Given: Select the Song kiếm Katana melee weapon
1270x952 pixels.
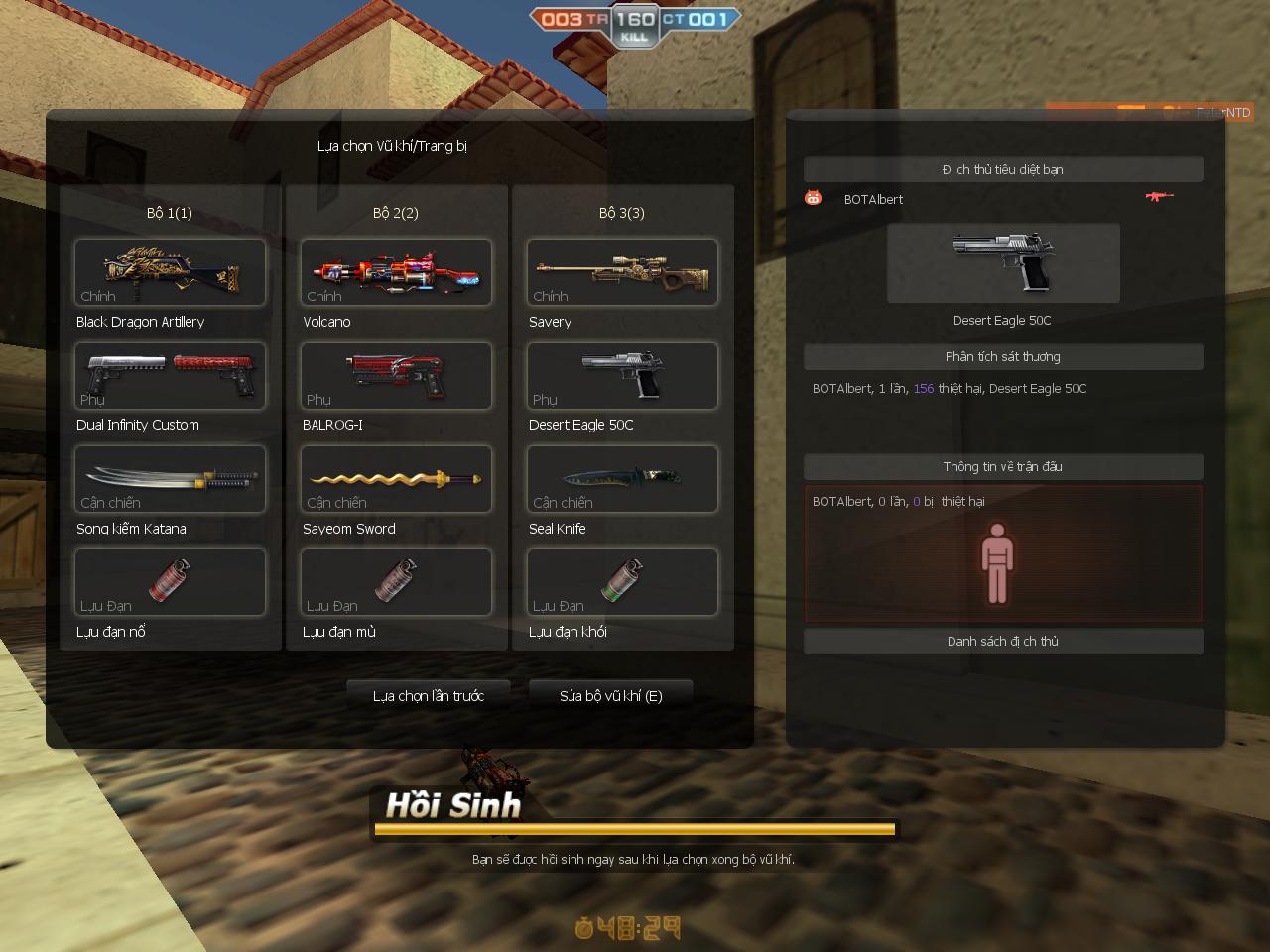Looking at the screenshot, I should coord(169,479).
